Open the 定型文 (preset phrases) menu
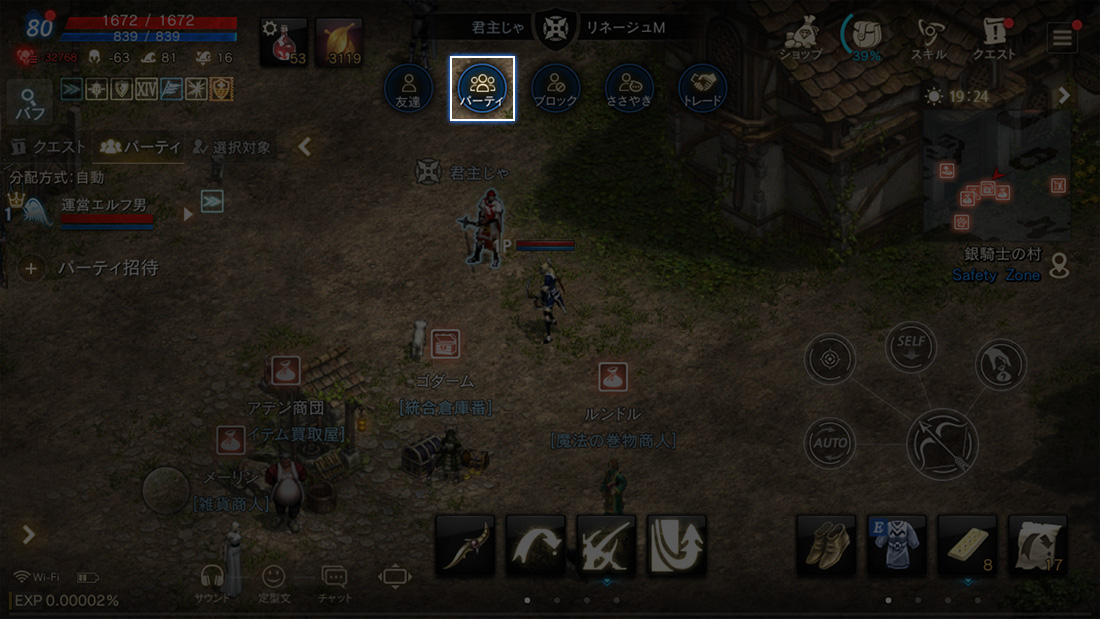 tap(272, 581)
